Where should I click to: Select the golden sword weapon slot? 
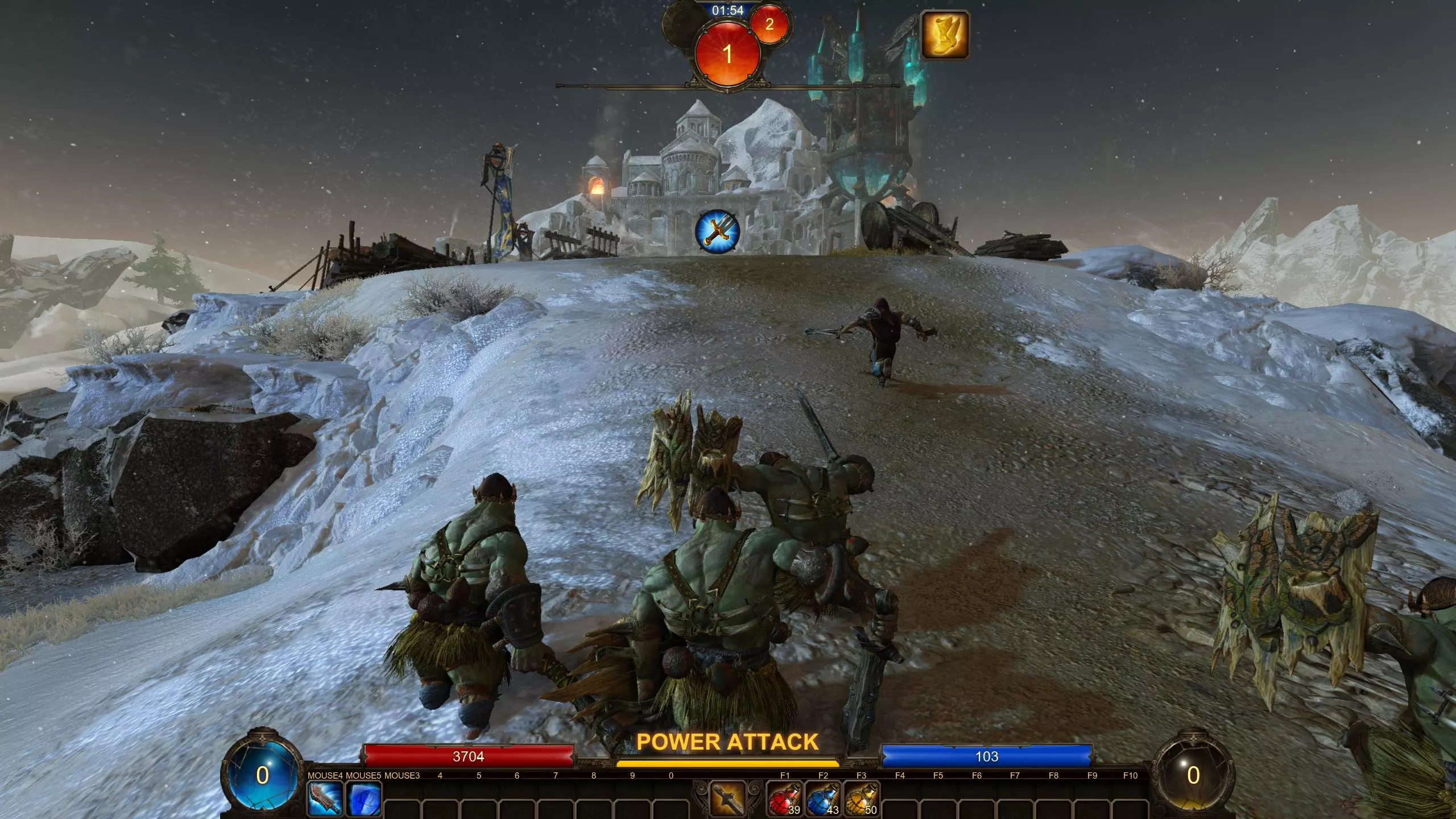coord(727,798)
